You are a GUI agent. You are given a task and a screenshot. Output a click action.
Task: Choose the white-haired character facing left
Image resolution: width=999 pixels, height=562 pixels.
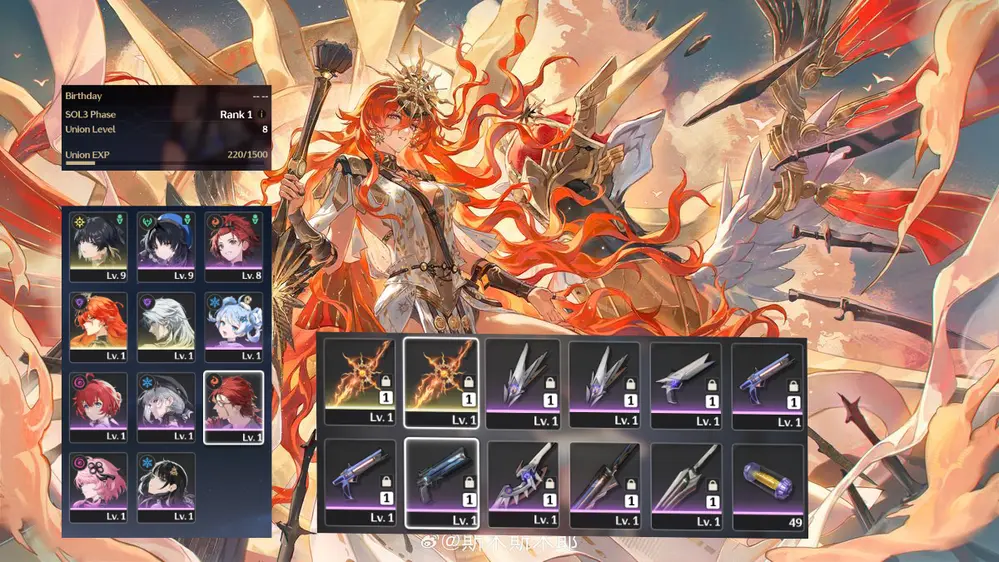coord(165,326)
